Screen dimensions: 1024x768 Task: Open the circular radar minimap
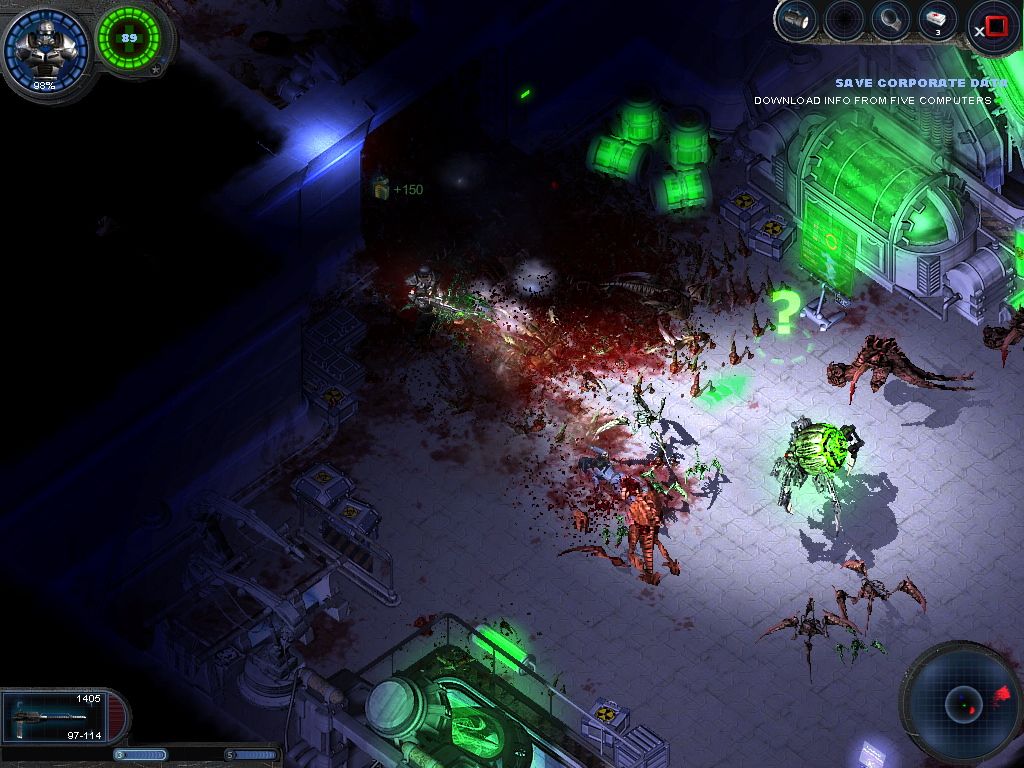962,704
